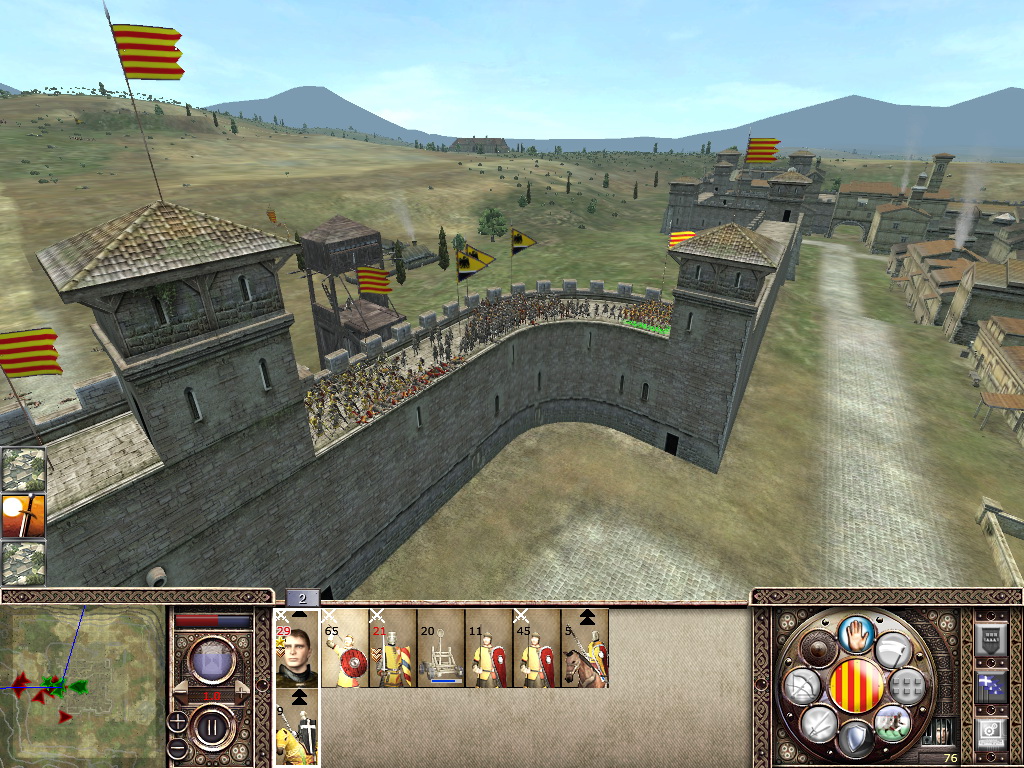The image size is (1024, 768).
Task: Select the cavalry unit card with horse
Action: point(585,648)
